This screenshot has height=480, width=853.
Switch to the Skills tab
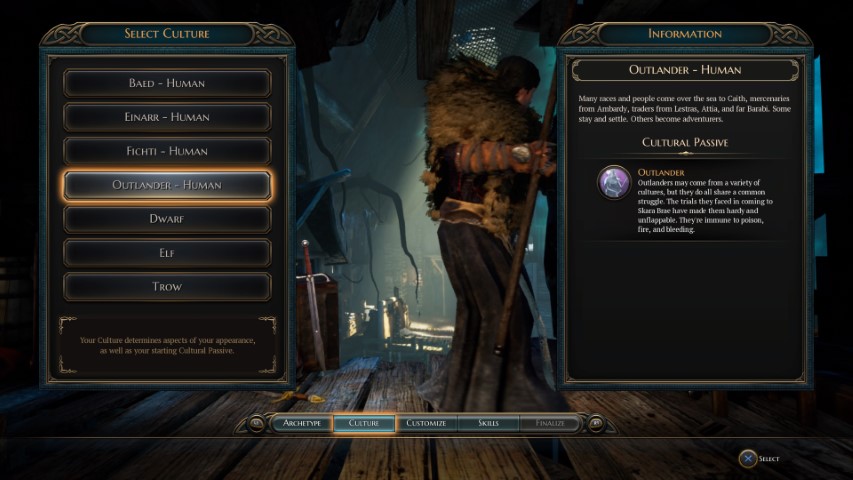pos(488,423)
